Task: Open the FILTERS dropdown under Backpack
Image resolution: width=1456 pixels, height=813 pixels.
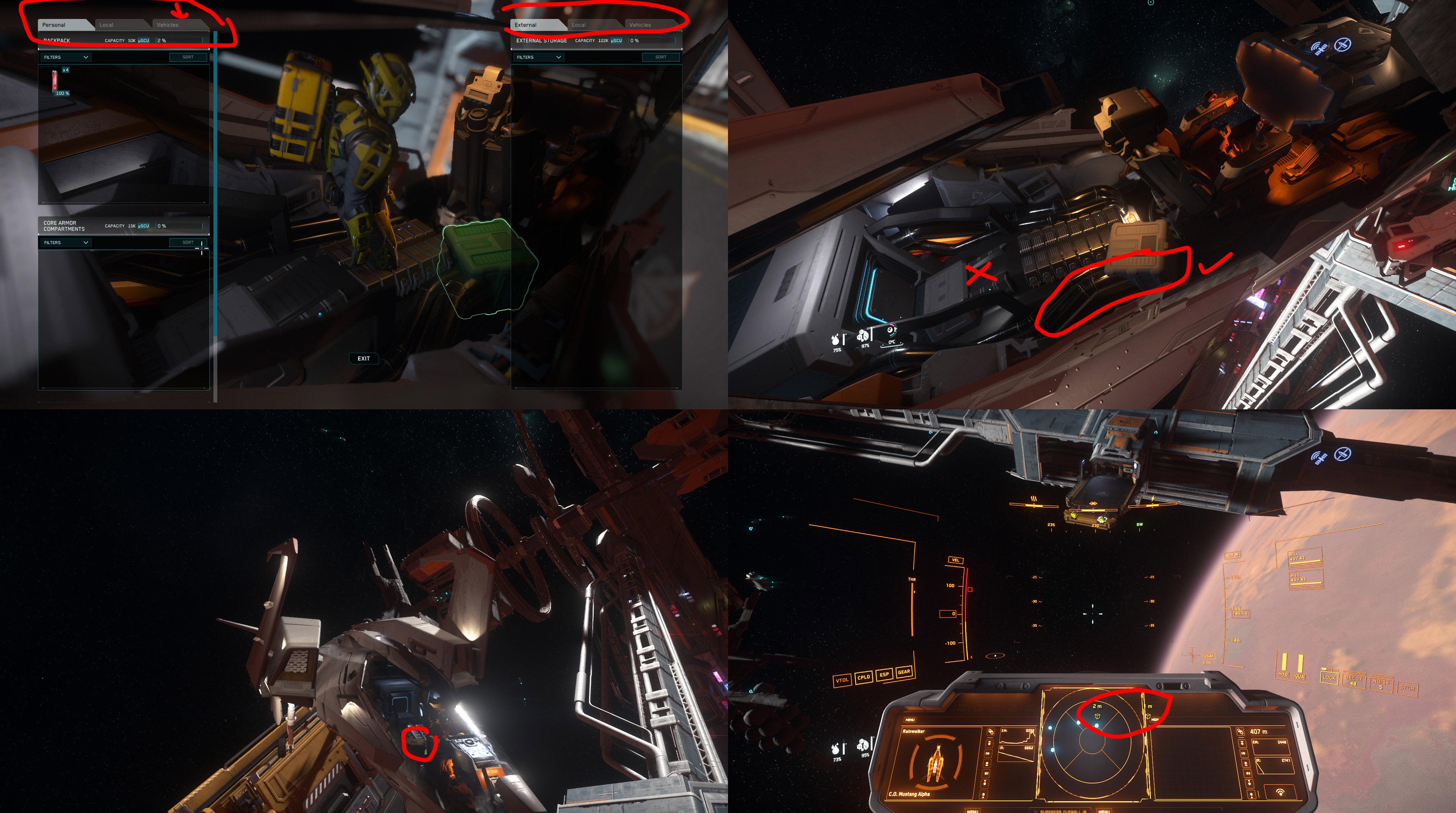Action: tap(65, 57)
